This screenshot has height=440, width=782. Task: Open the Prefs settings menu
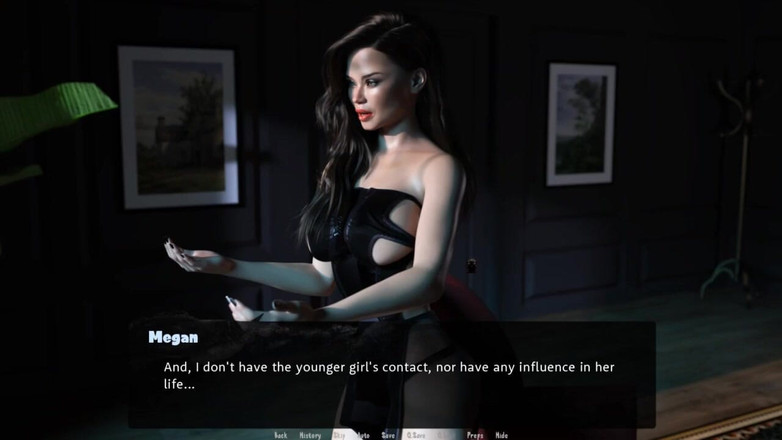pos(475,435)
